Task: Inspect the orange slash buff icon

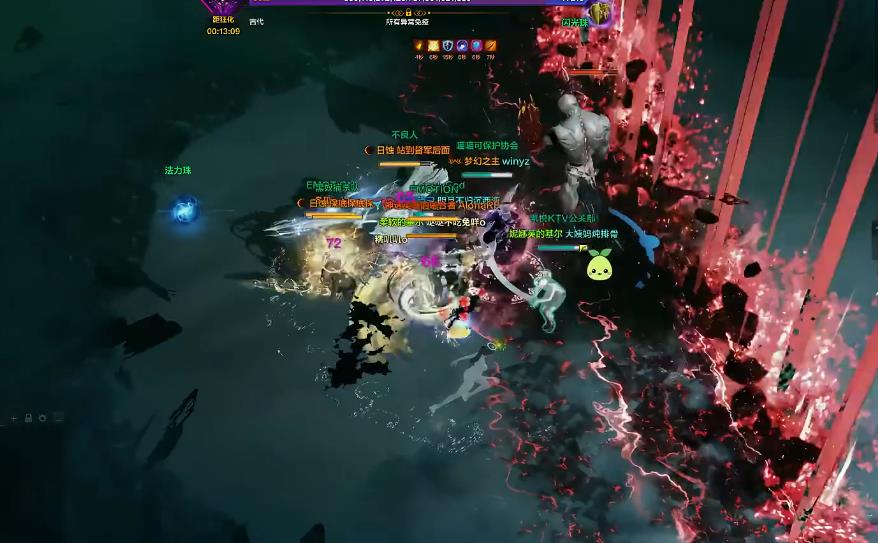Action: (x=490, y=45)
